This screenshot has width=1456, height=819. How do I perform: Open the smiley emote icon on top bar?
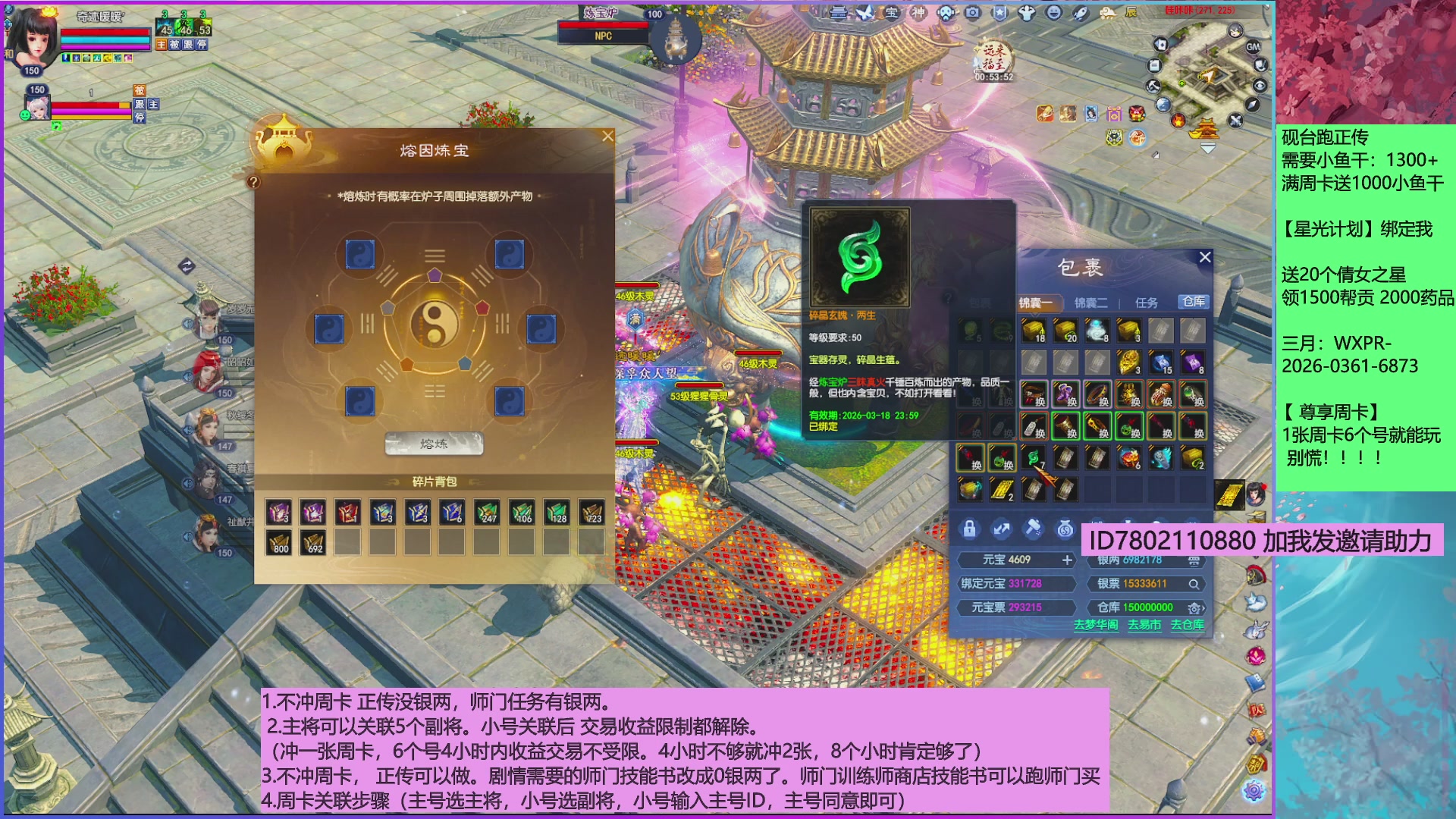click(1054, 13)
